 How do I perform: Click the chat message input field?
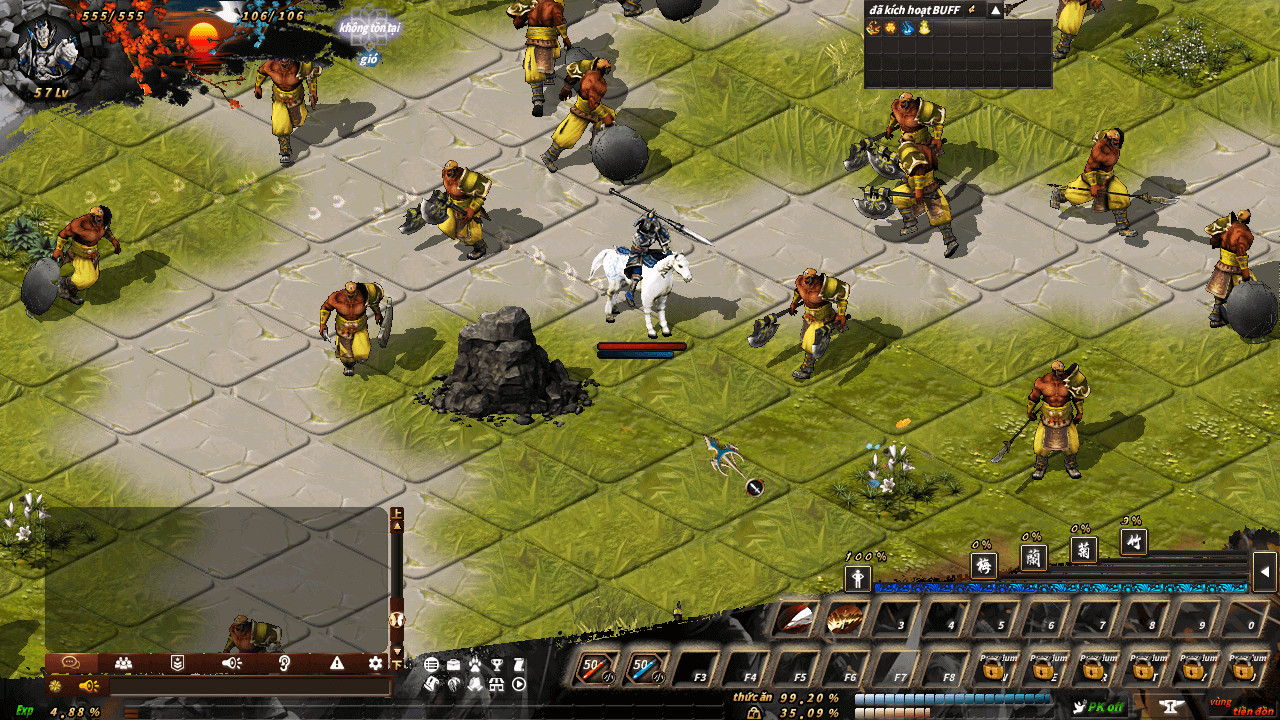(250, 685)
